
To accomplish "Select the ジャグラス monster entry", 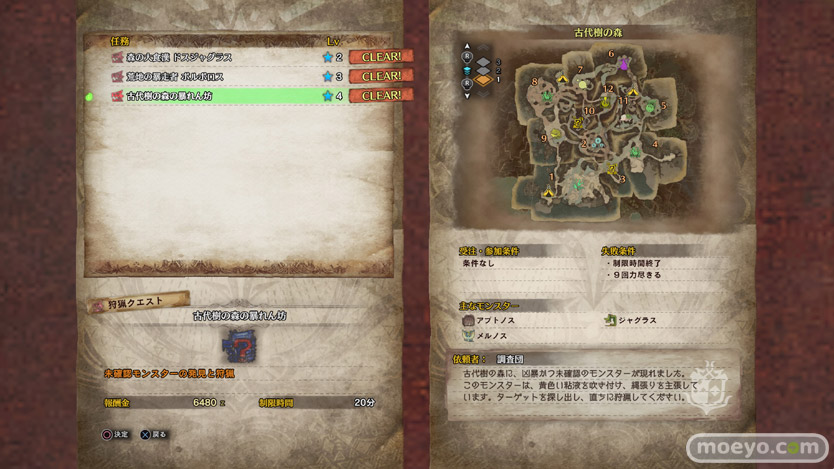I will (x=640, y=320).
